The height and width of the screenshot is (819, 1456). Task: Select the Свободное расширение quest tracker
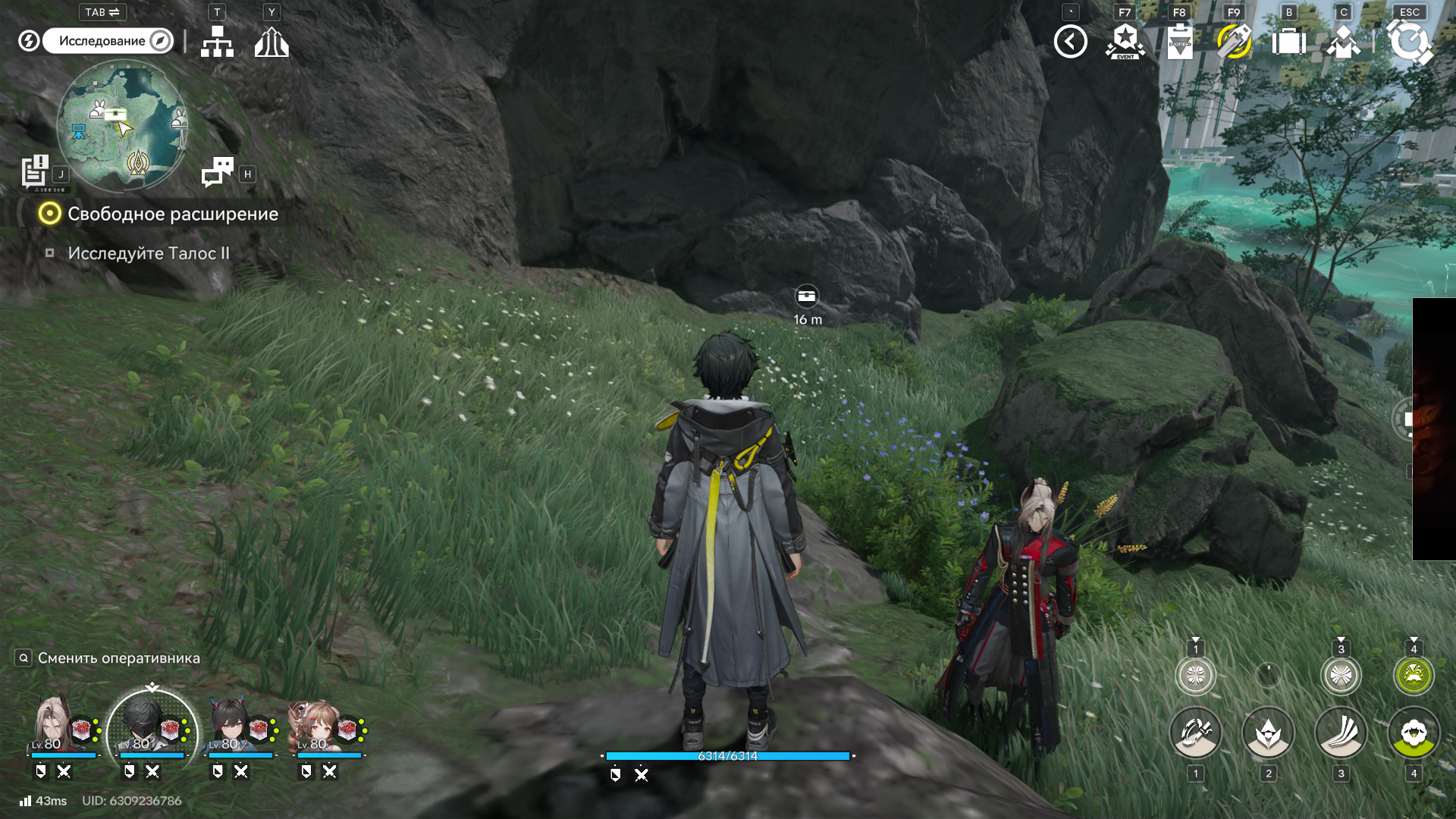click(x=172, y=214)
